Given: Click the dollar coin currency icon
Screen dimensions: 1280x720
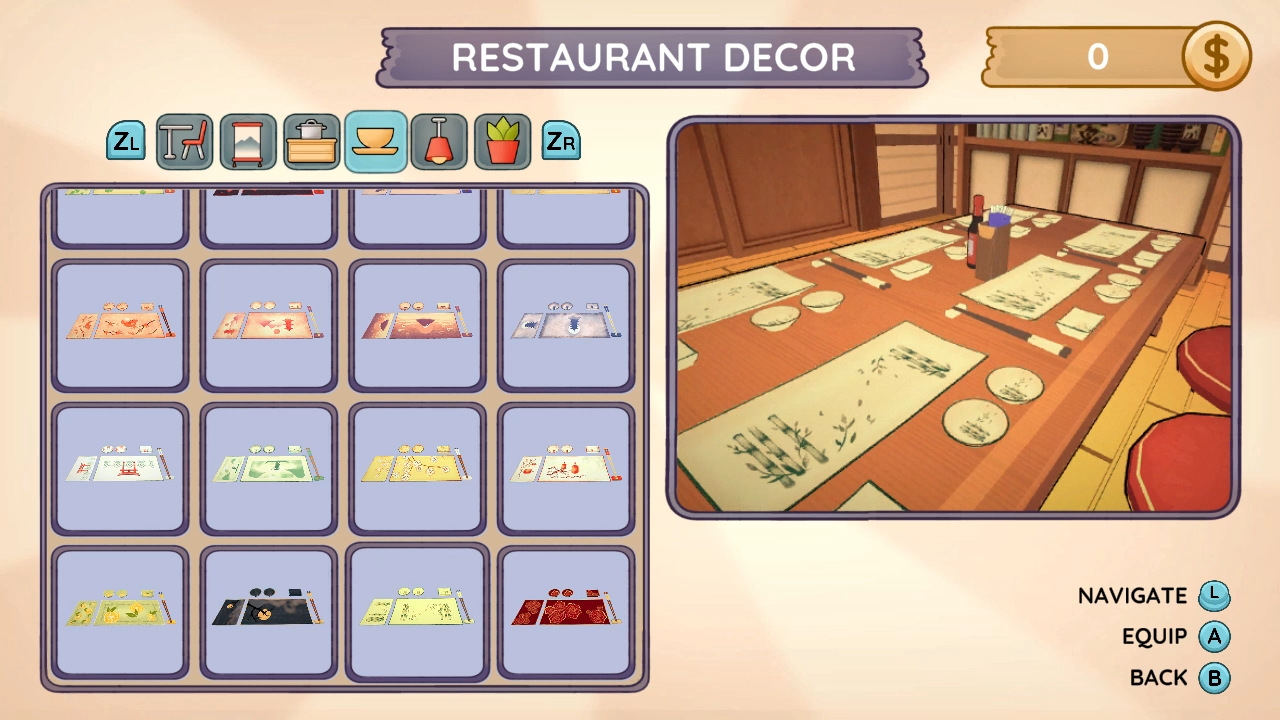Looking at the screenshot, I should [1218, 57].
